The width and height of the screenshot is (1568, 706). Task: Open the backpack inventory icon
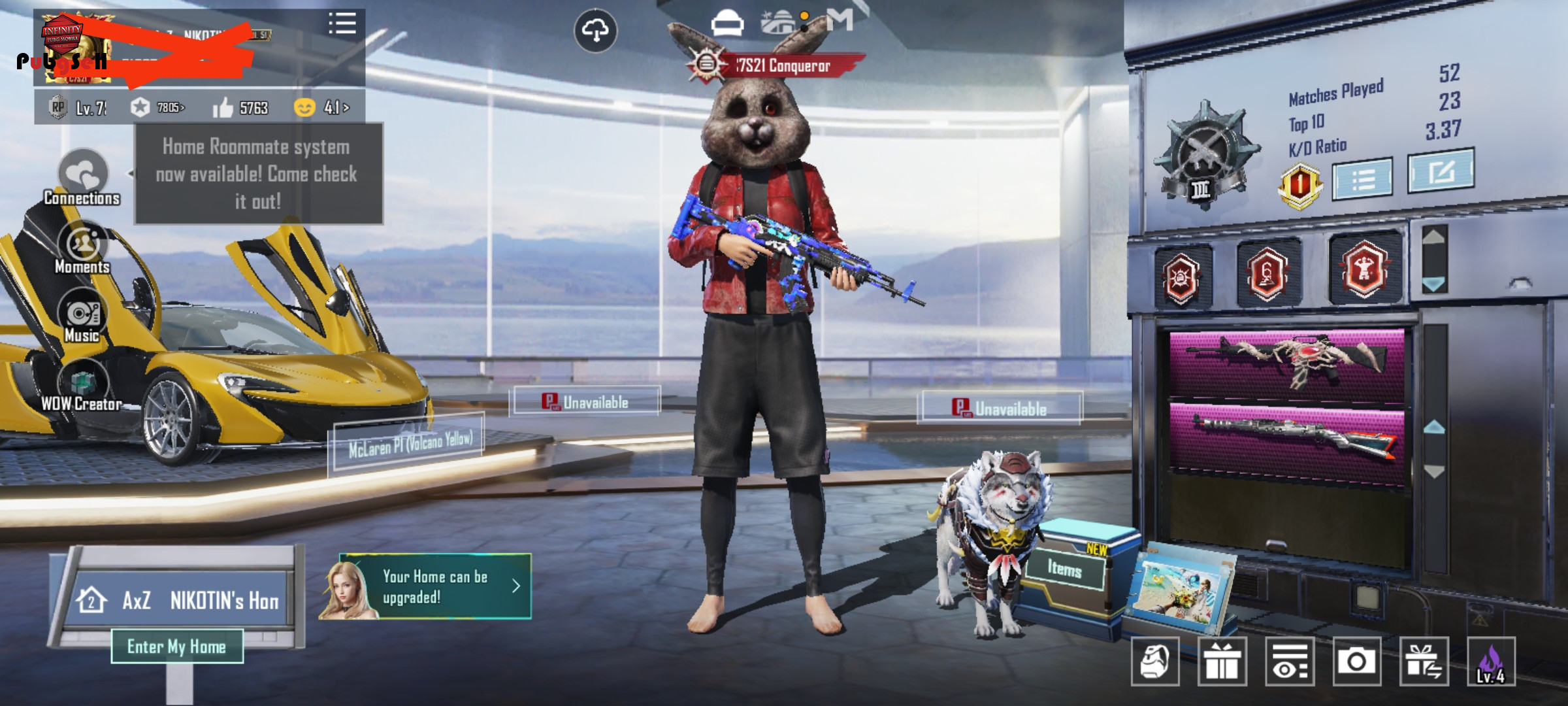(1154, 662)
